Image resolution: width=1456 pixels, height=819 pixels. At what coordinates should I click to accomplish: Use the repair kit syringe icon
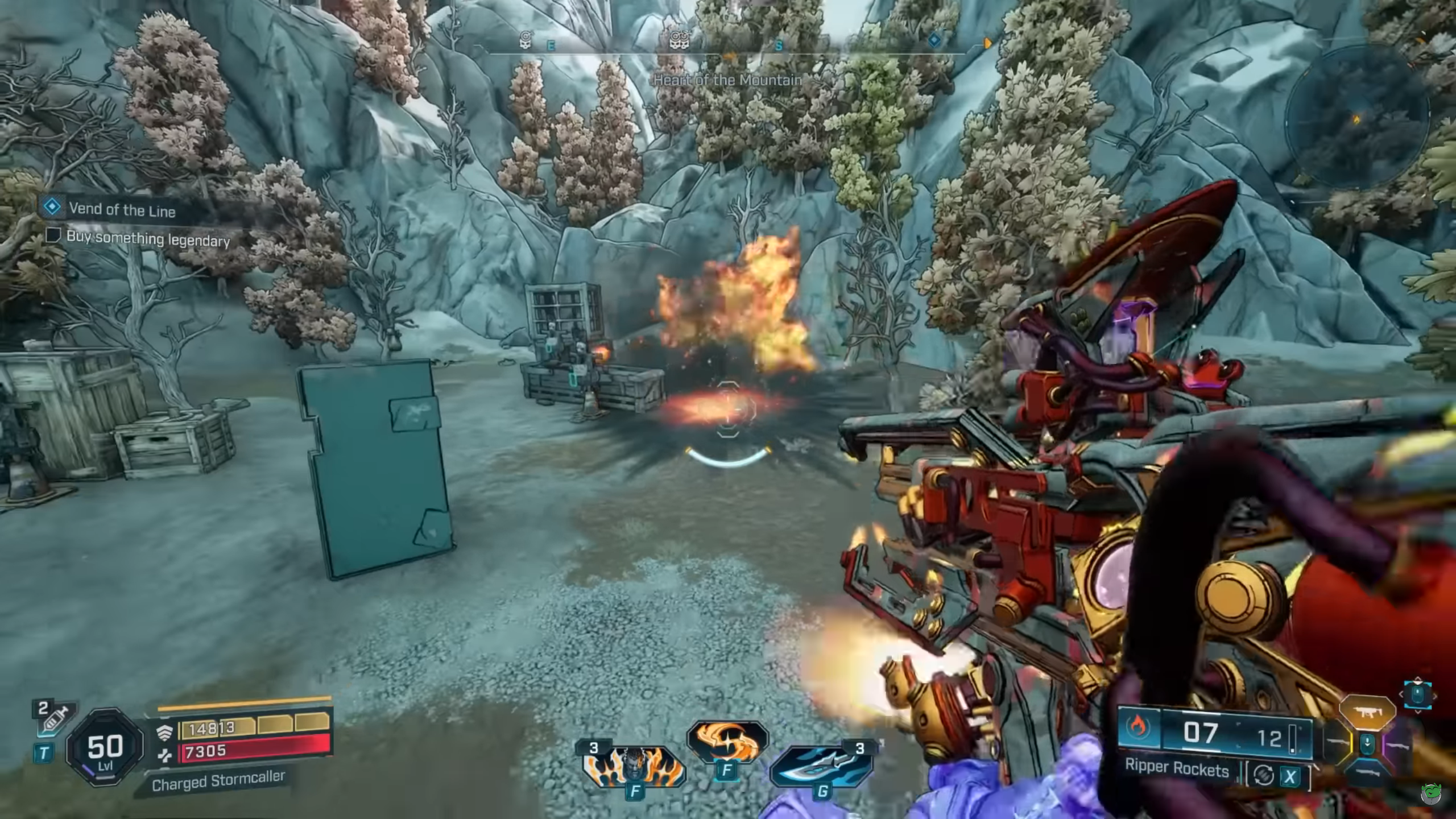click(54, 719)
